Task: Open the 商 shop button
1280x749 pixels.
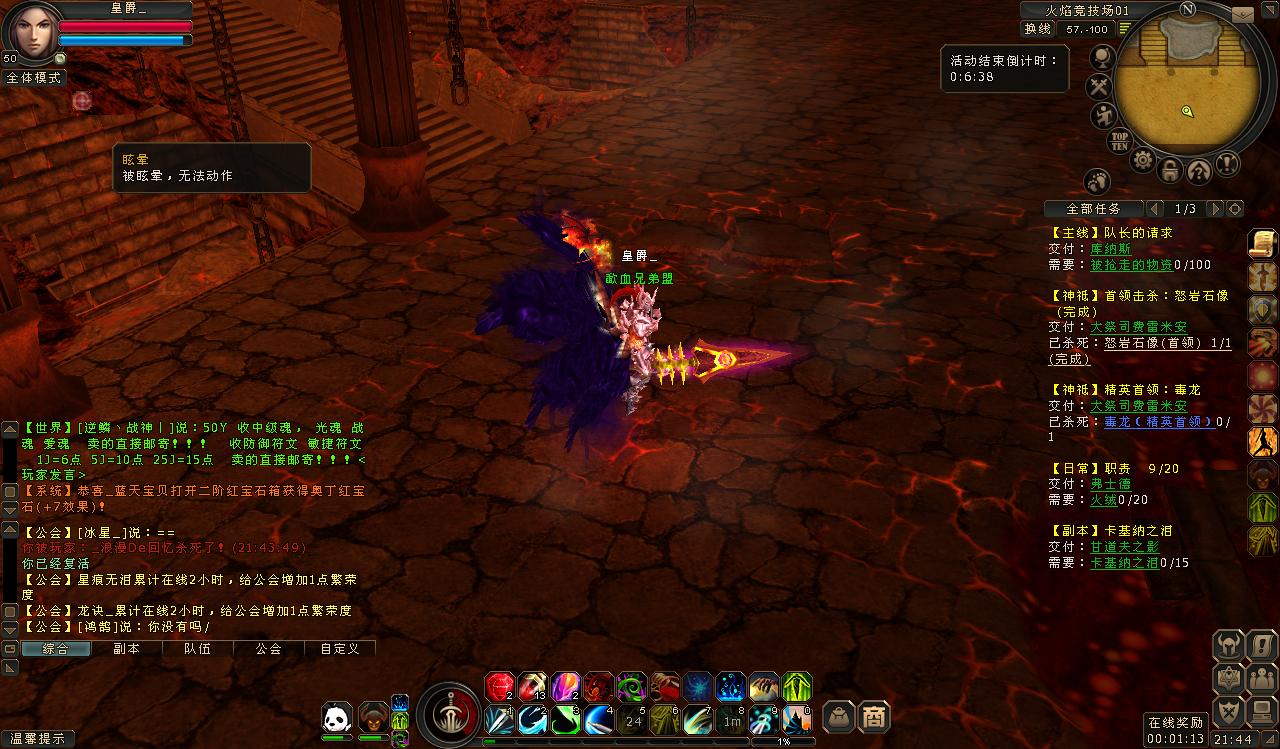Action: click(874, 716)
